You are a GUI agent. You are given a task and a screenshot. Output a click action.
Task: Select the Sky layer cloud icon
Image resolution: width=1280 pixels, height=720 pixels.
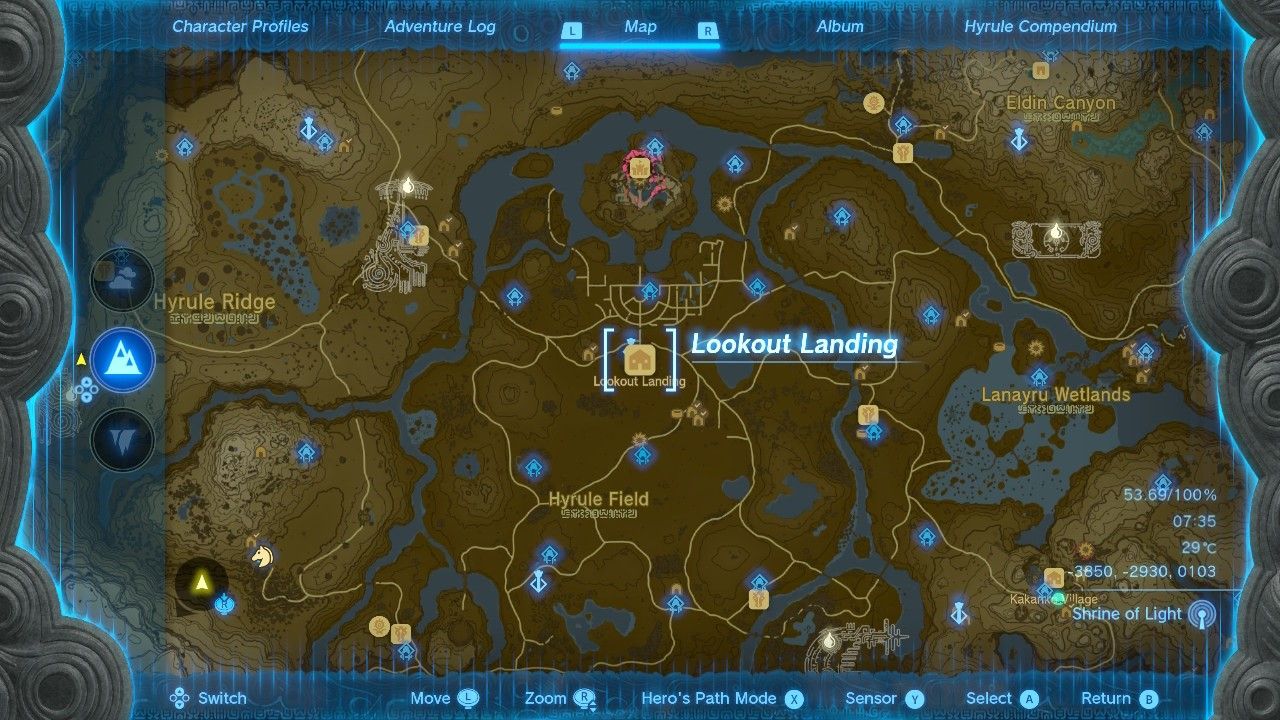121,281
